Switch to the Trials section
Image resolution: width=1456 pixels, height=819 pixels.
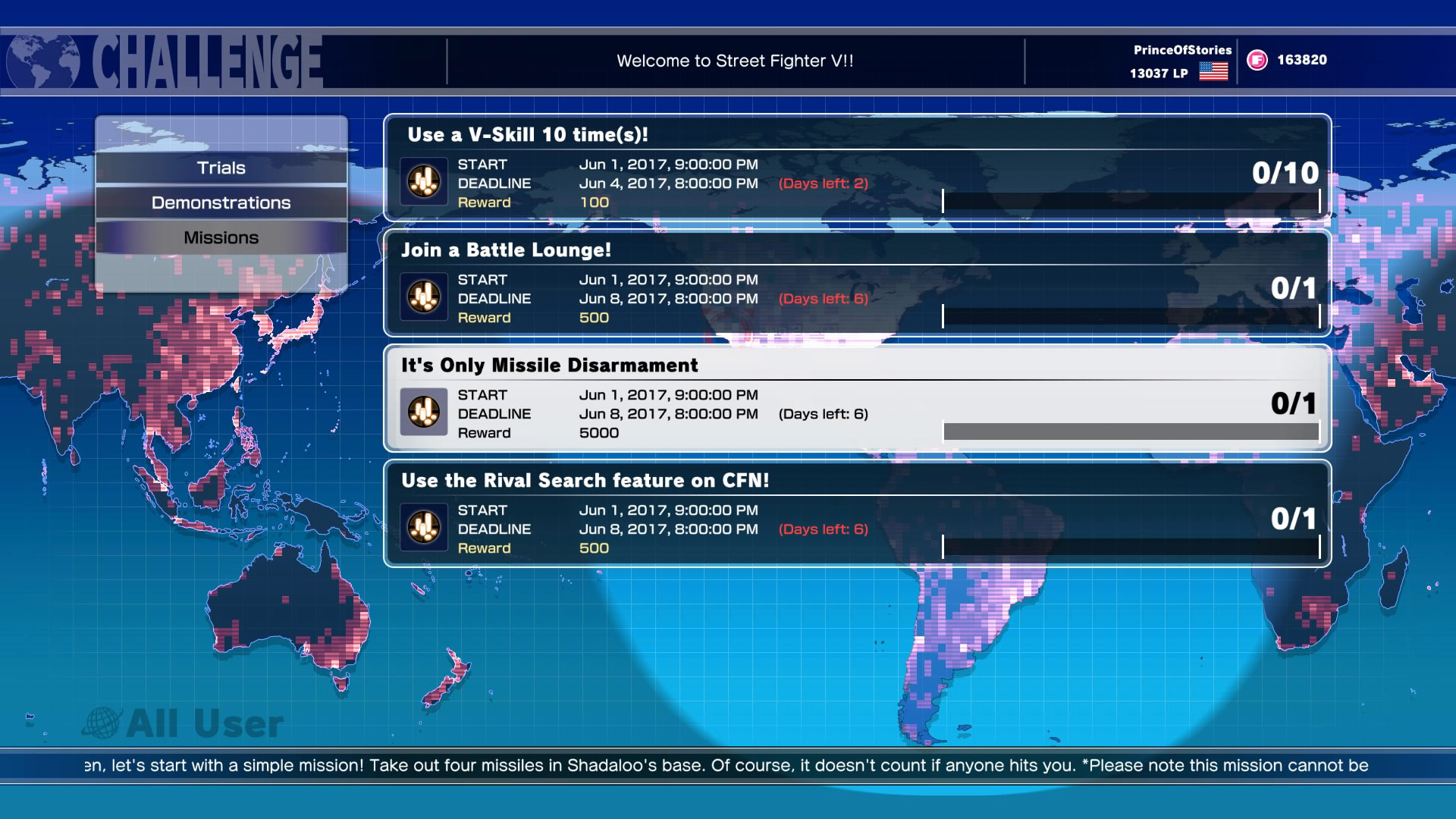[x=221, y=168]
